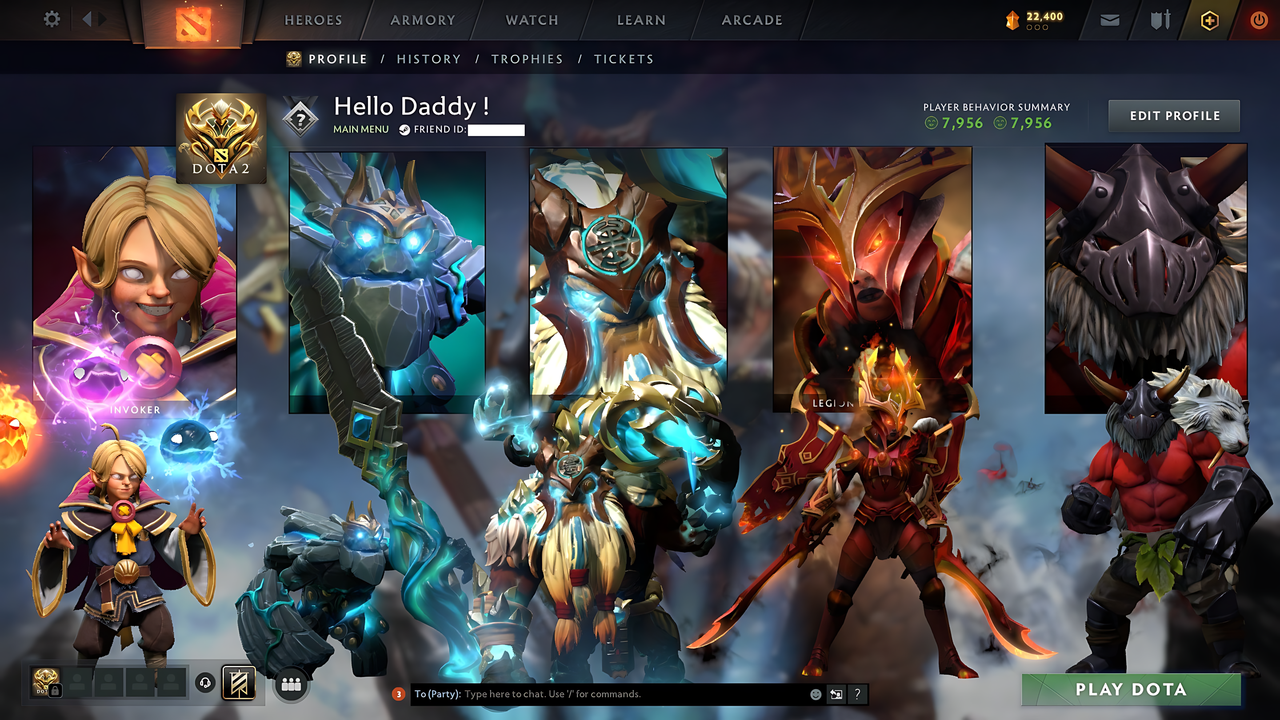This screenshot has width=1280, height=720.
Task: Click the EDIT PROFILE button
Action: coord(1173,115)
